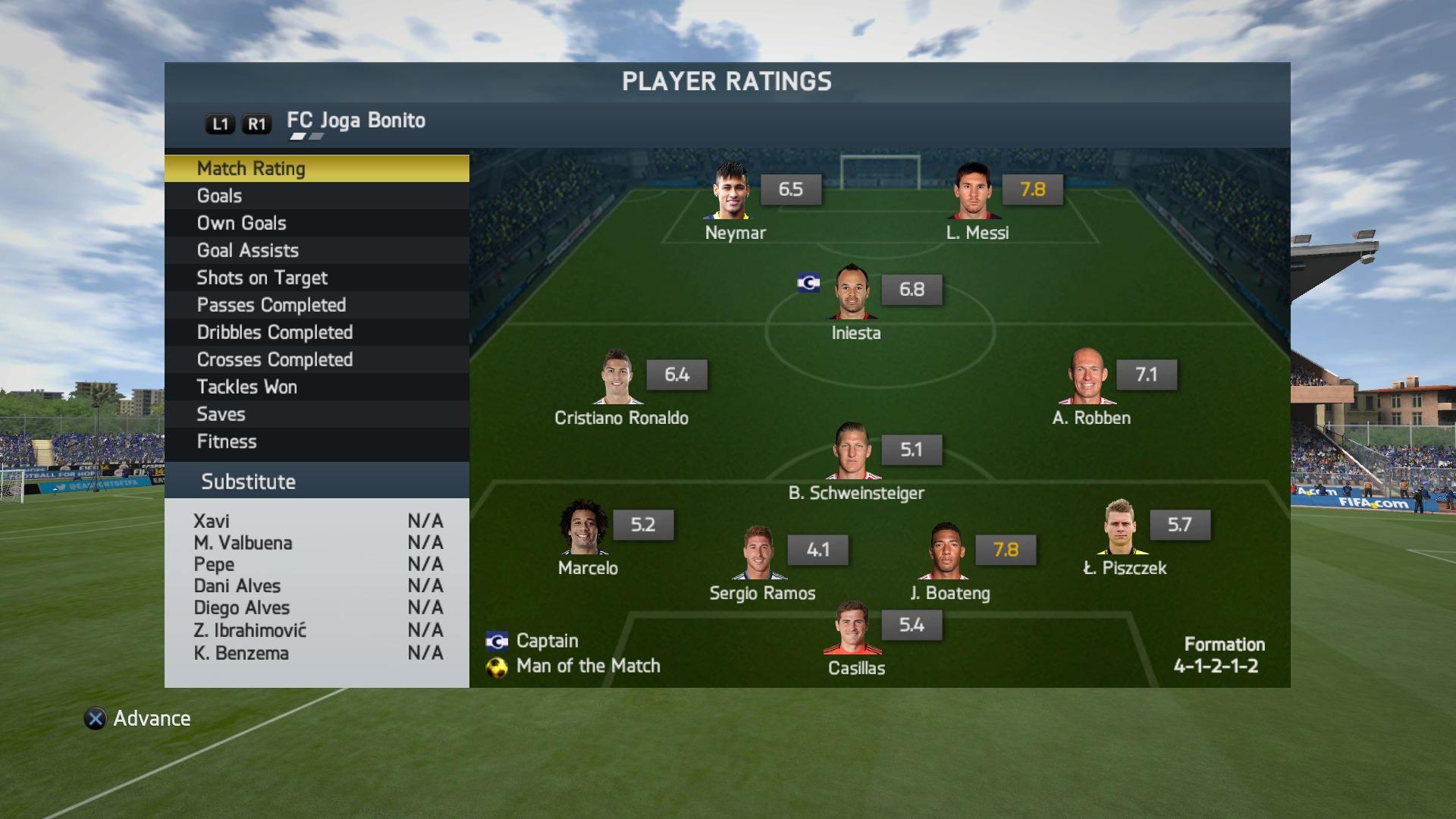Open the Goal Assists stat

pyautogui.click(x=316, y=250)
